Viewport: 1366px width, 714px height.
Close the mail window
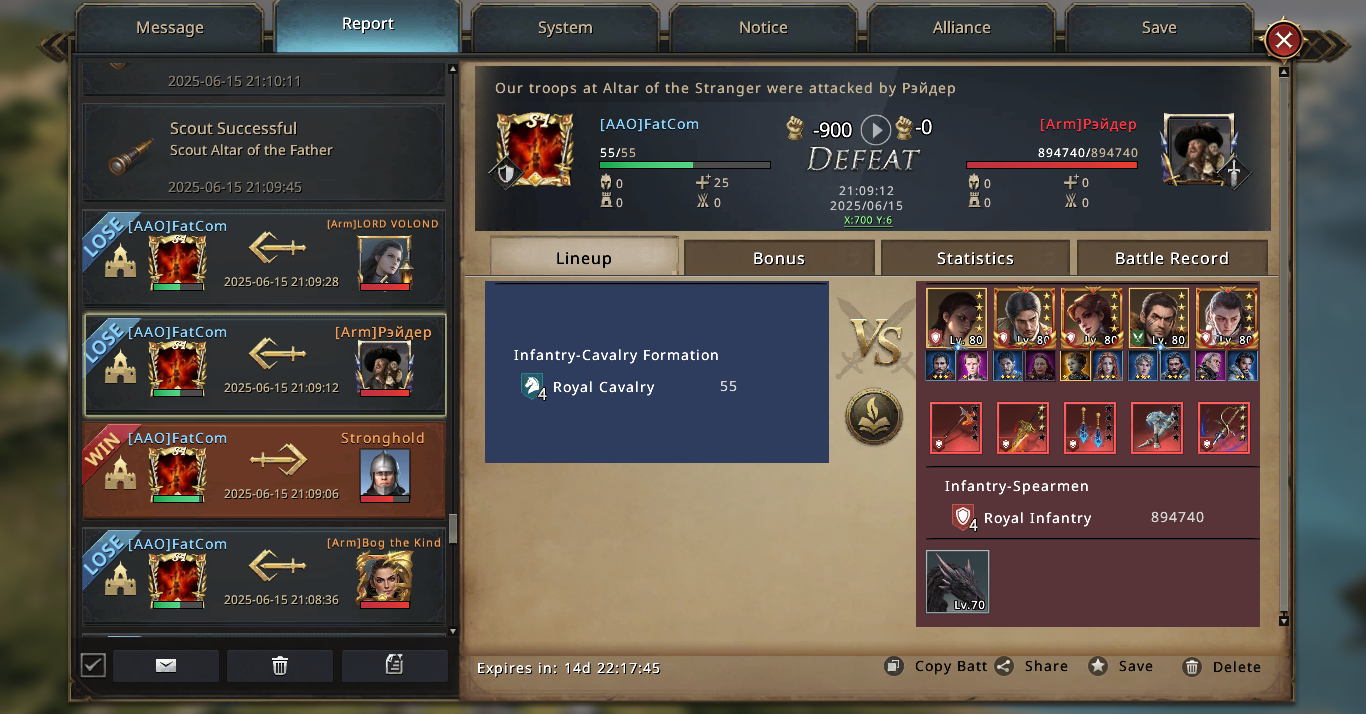click(x=1284, y=41)
